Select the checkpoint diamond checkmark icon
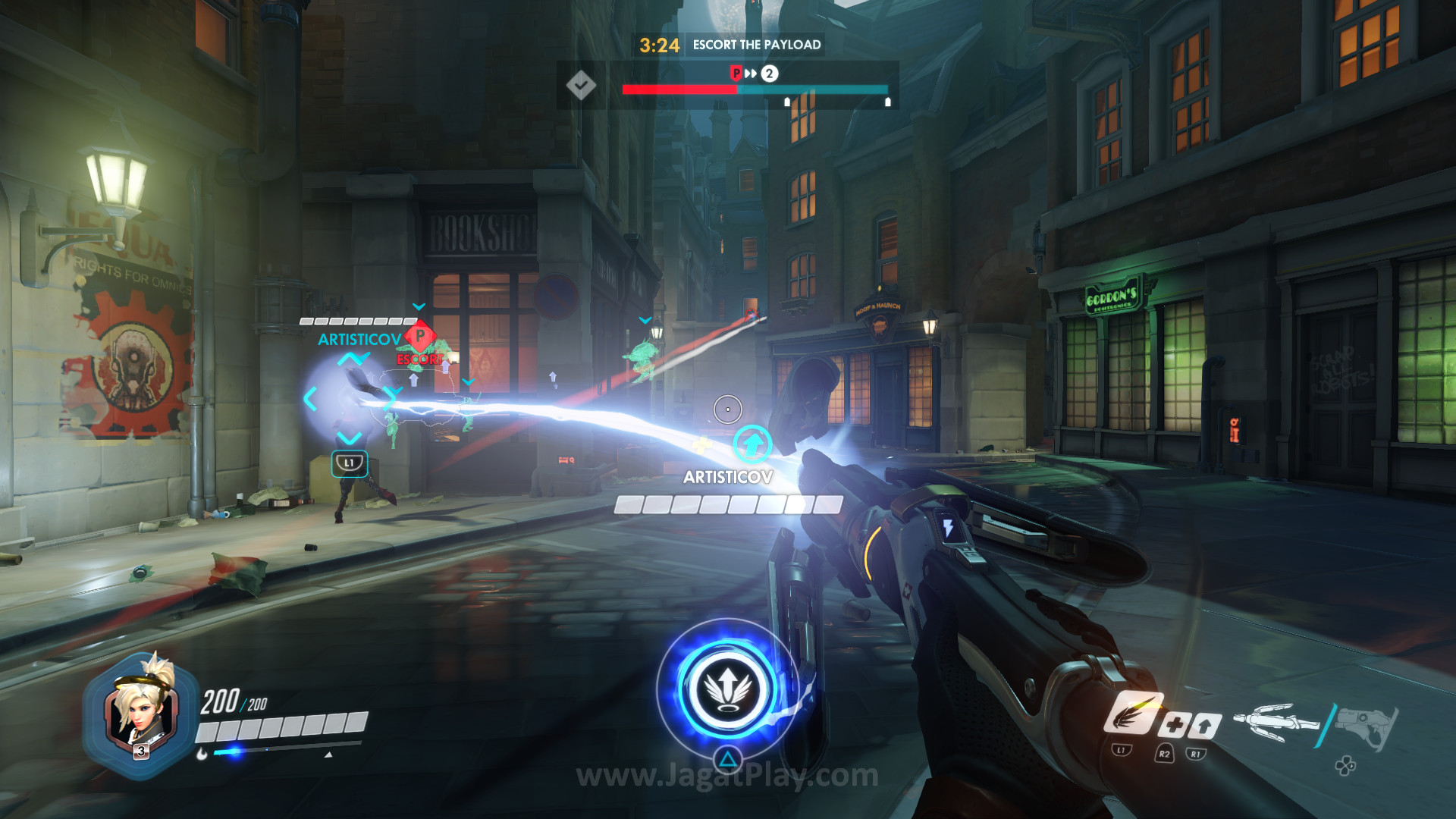 pyautogui.click(x=581, y=84)
